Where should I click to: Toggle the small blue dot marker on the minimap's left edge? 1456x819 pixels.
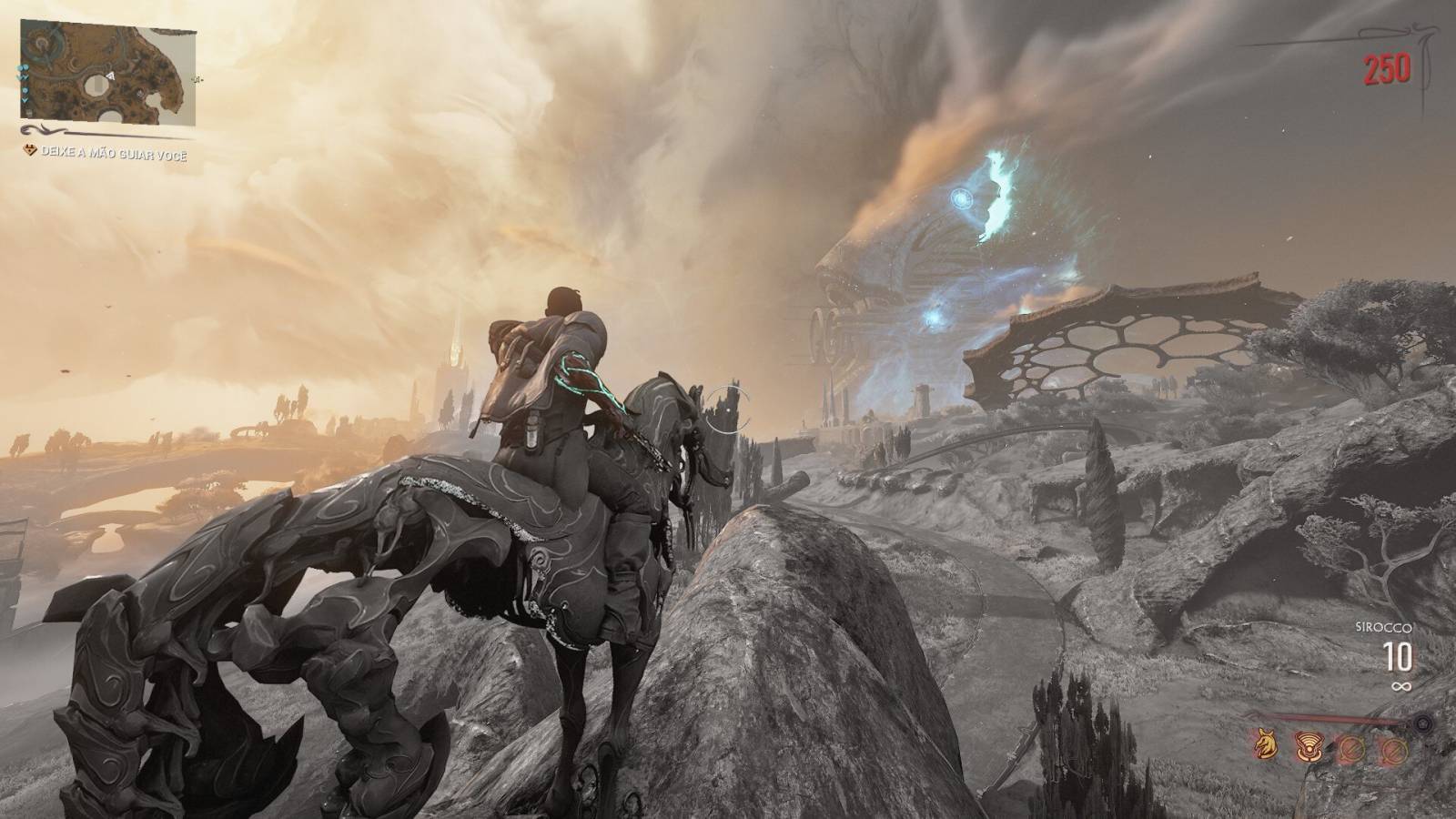coord(25,90)
